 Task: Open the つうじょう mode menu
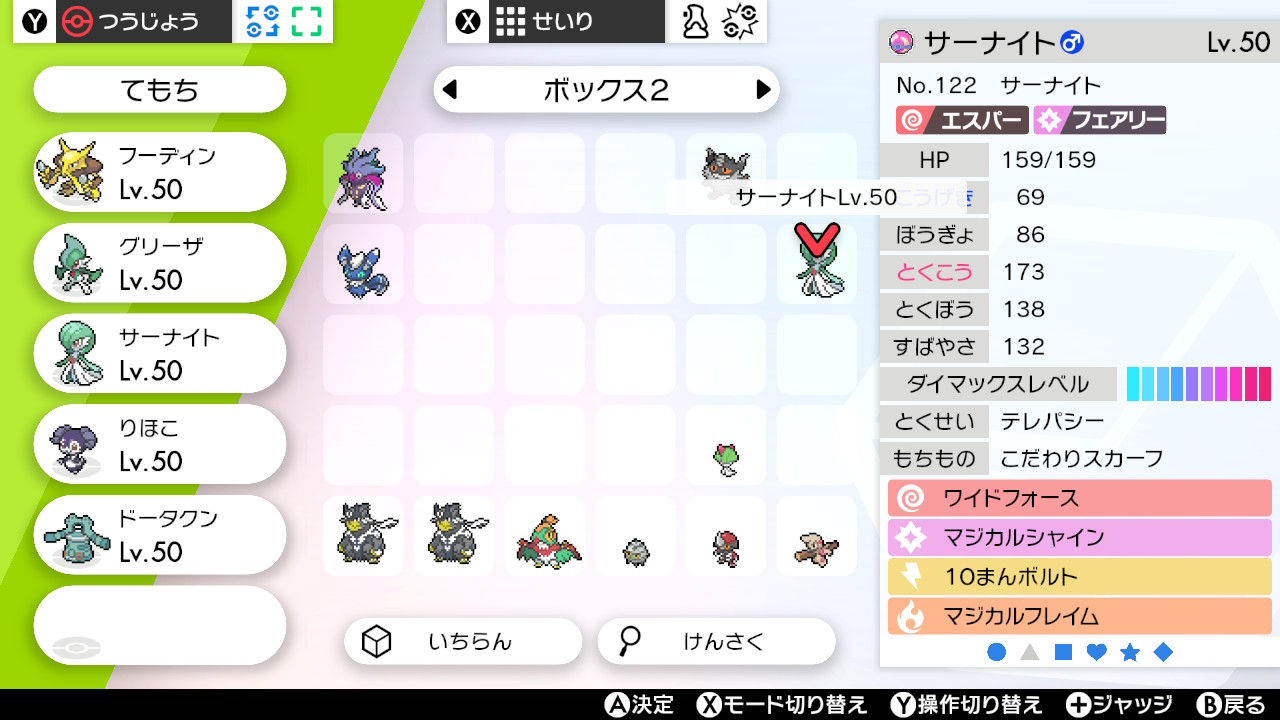click(x=145, y=21)
